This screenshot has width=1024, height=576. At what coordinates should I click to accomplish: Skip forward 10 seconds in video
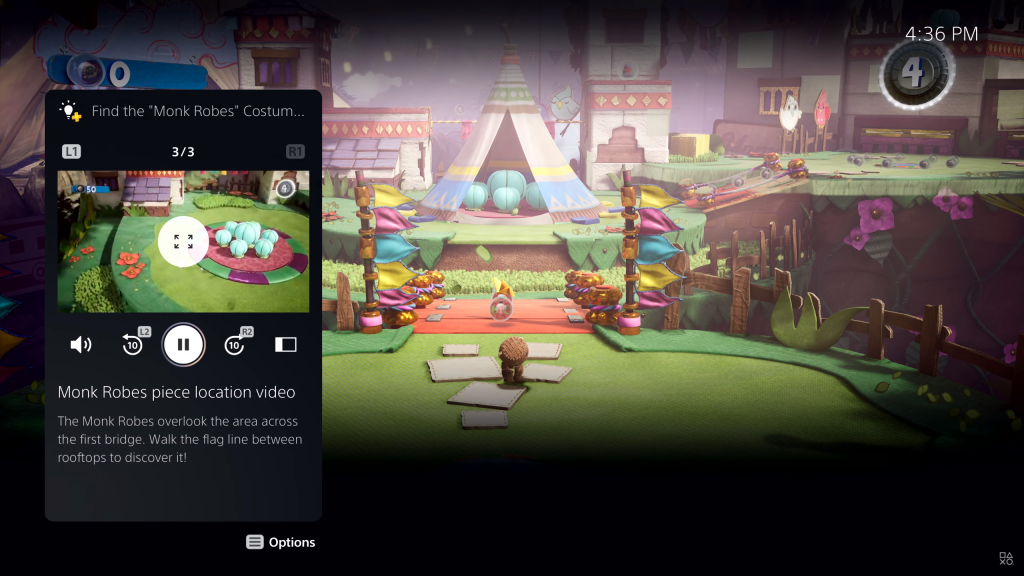click(235, 345)
